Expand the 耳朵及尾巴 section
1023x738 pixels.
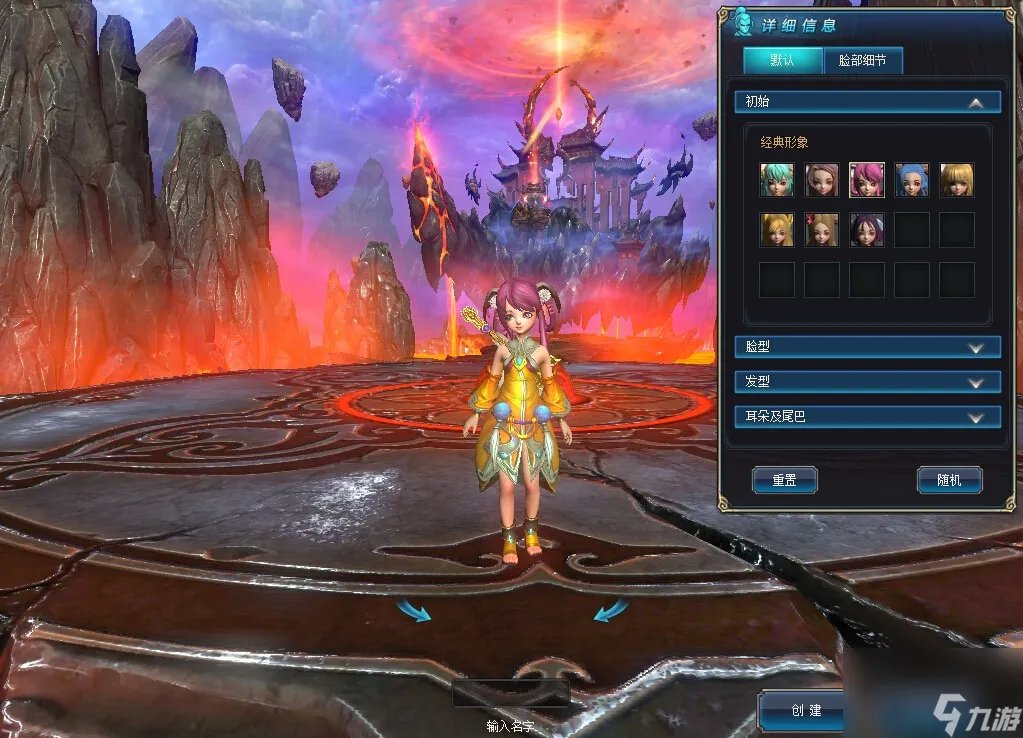point(976,417)
